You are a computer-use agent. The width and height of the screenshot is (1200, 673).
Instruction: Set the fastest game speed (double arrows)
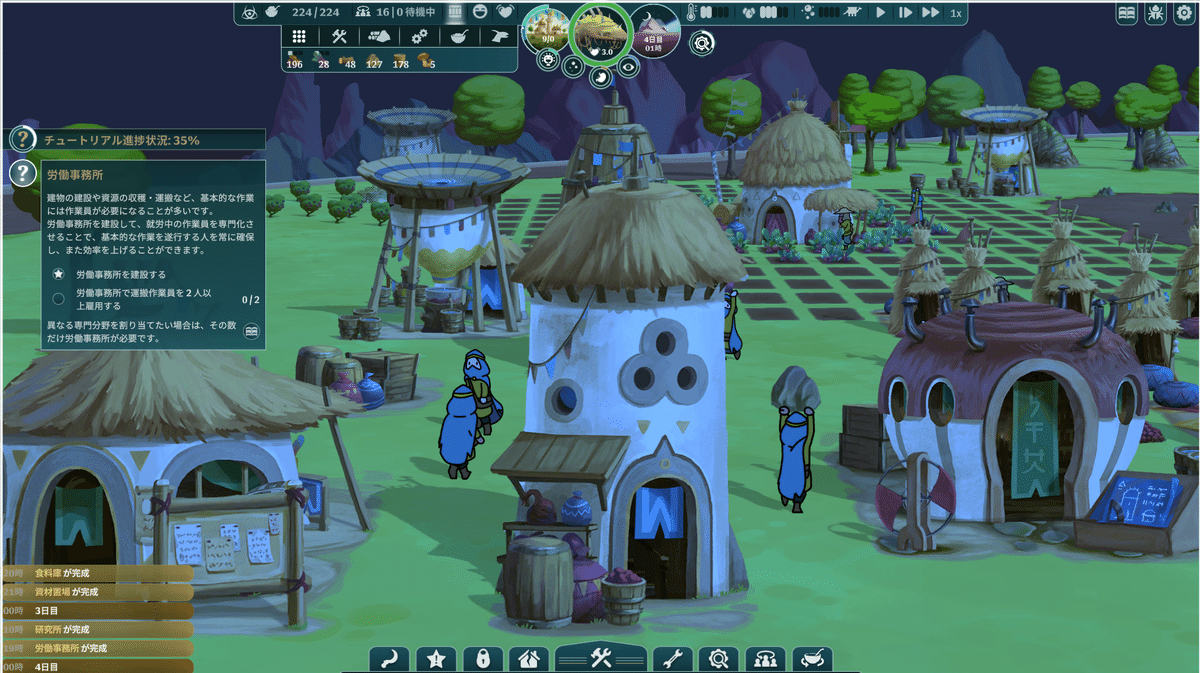point(930,13)
